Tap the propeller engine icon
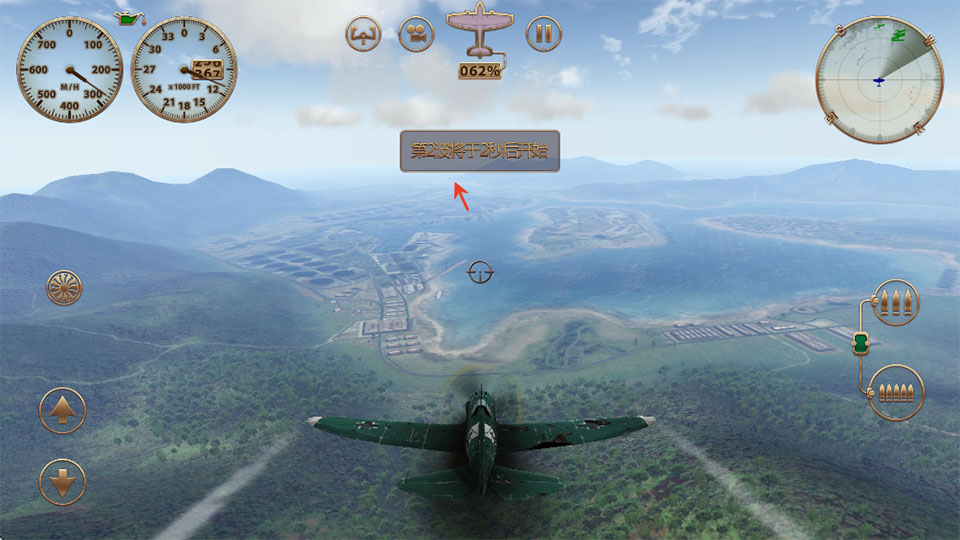 pos(64,288)
